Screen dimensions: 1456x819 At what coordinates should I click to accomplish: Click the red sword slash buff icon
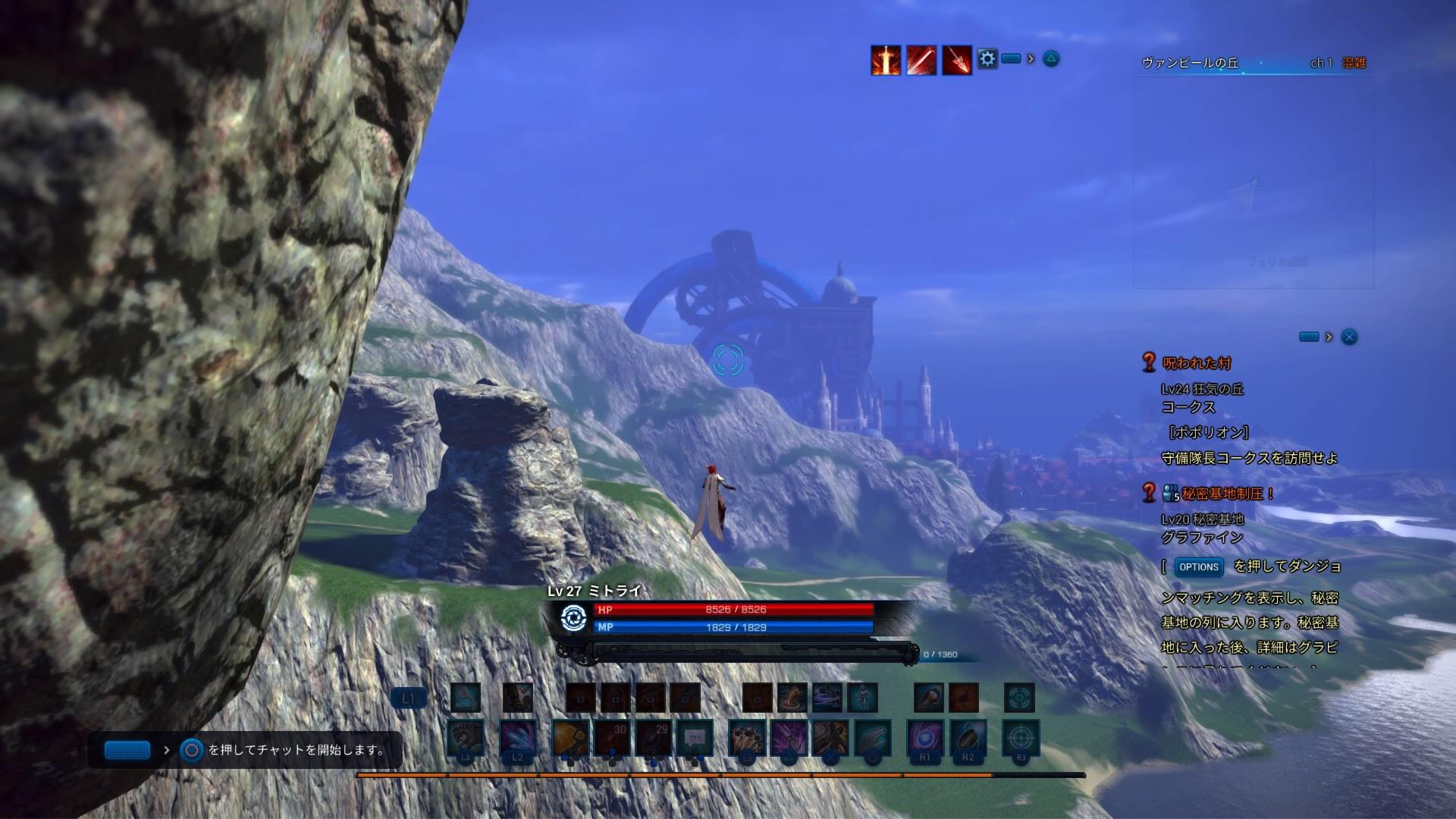[921, 60]
